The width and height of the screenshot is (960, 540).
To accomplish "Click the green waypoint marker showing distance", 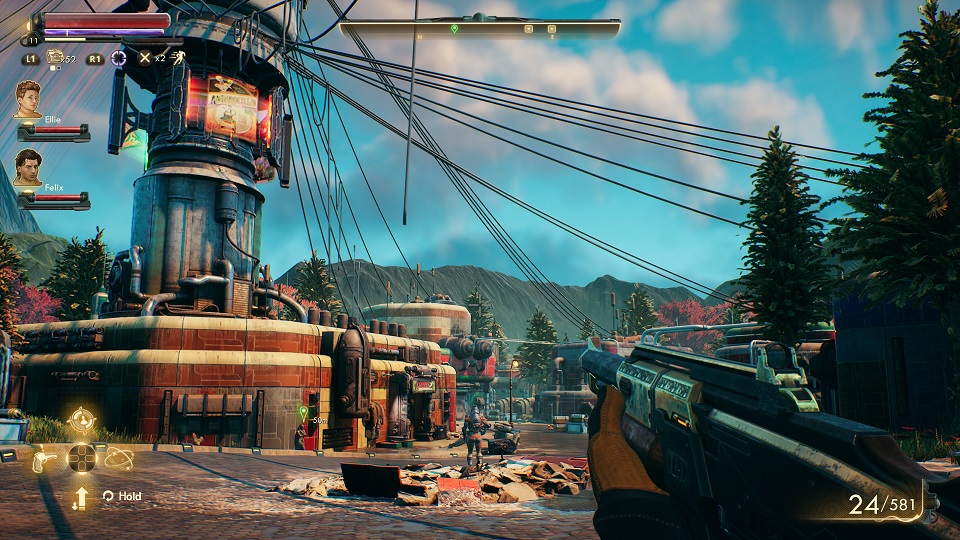I will point(303,411).
